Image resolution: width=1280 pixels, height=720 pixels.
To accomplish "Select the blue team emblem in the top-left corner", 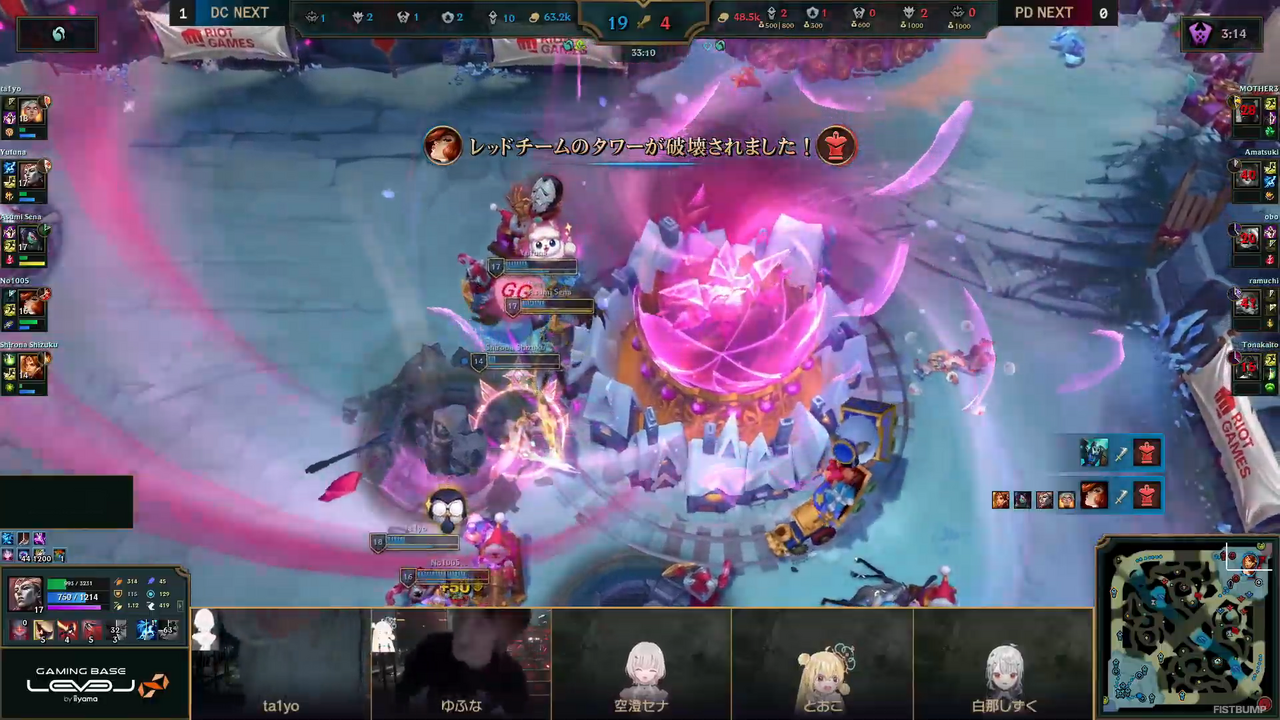I will [57, 33].
